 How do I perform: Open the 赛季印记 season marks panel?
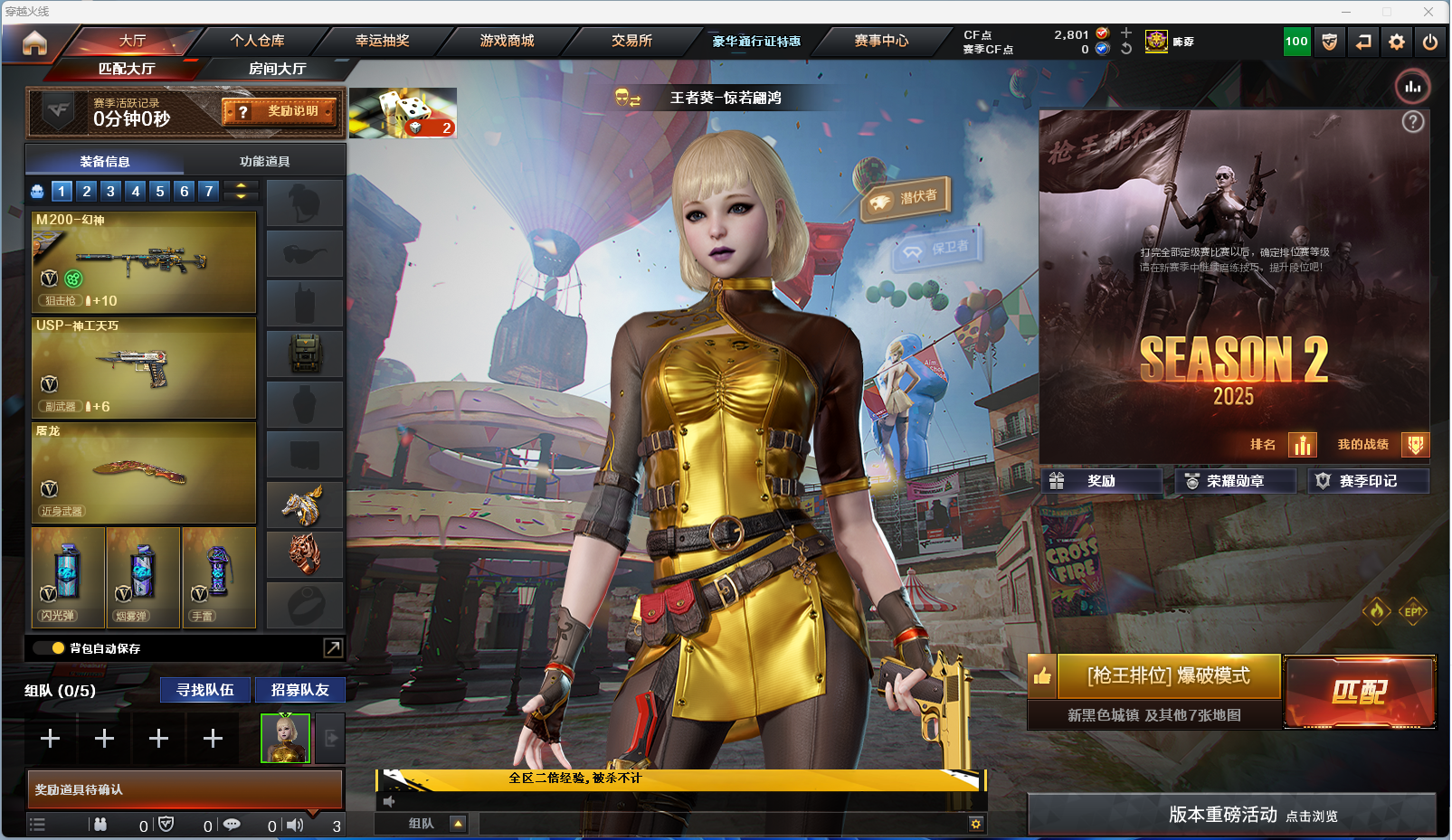(1368, 481)
